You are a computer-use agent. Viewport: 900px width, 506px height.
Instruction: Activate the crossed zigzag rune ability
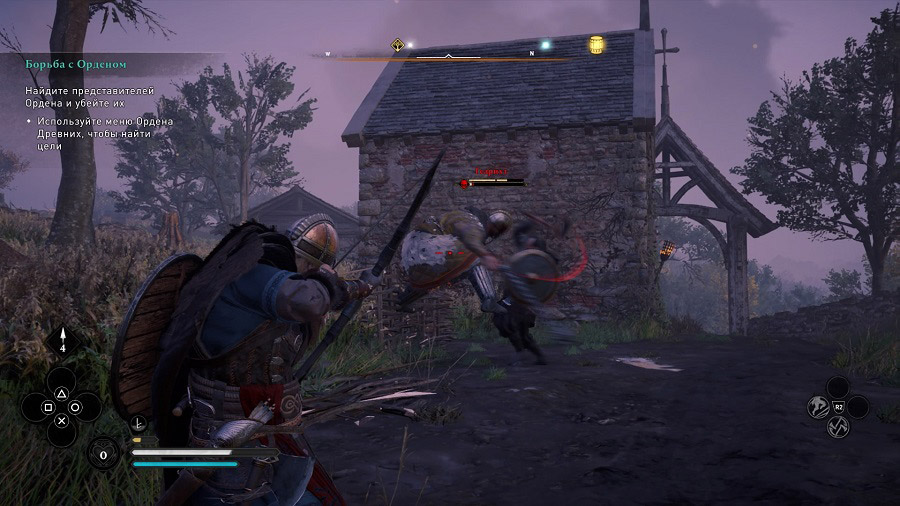[x=838, y=427]
